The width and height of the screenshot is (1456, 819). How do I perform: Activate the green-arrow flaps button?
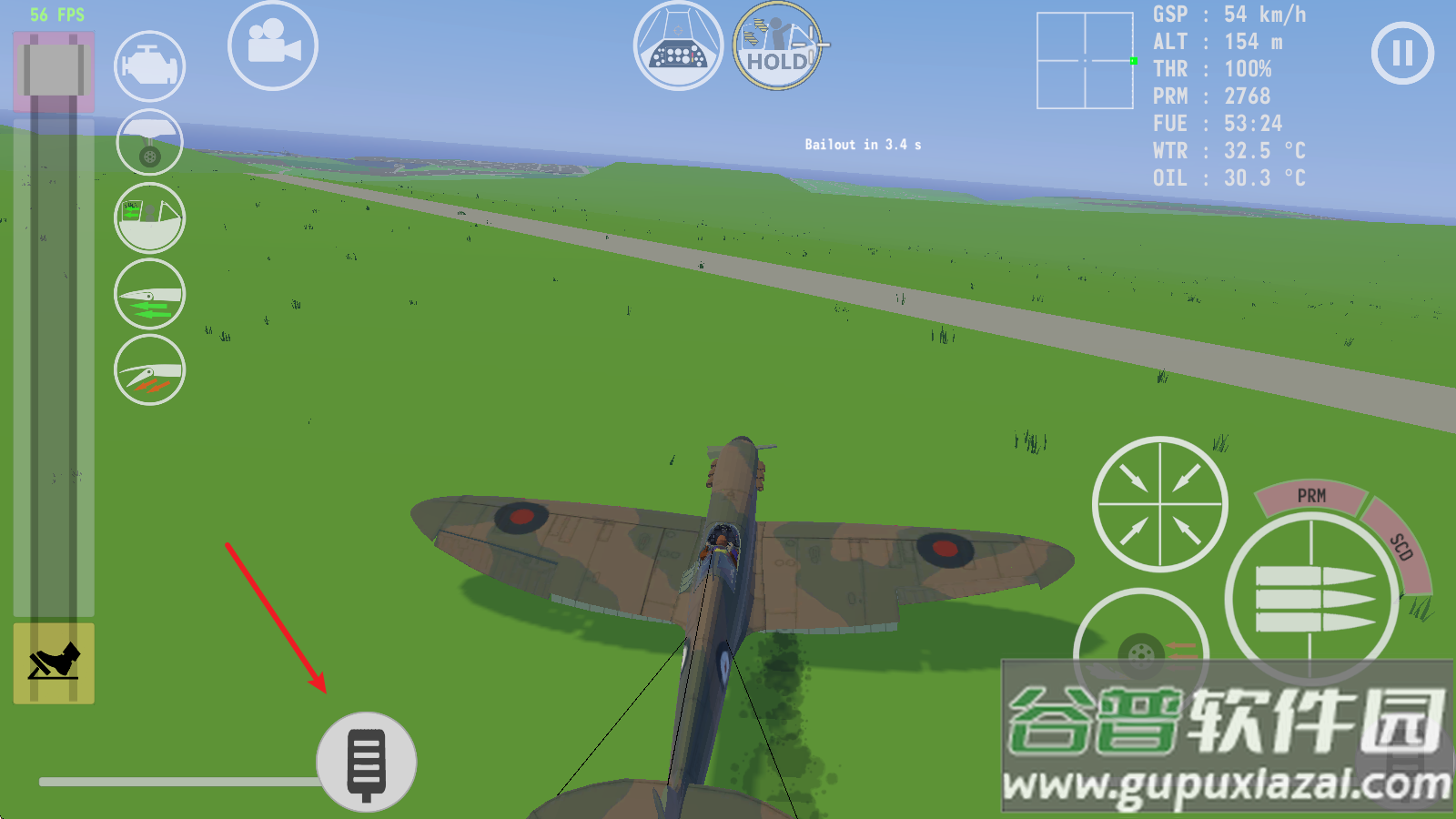pos(149,295)
